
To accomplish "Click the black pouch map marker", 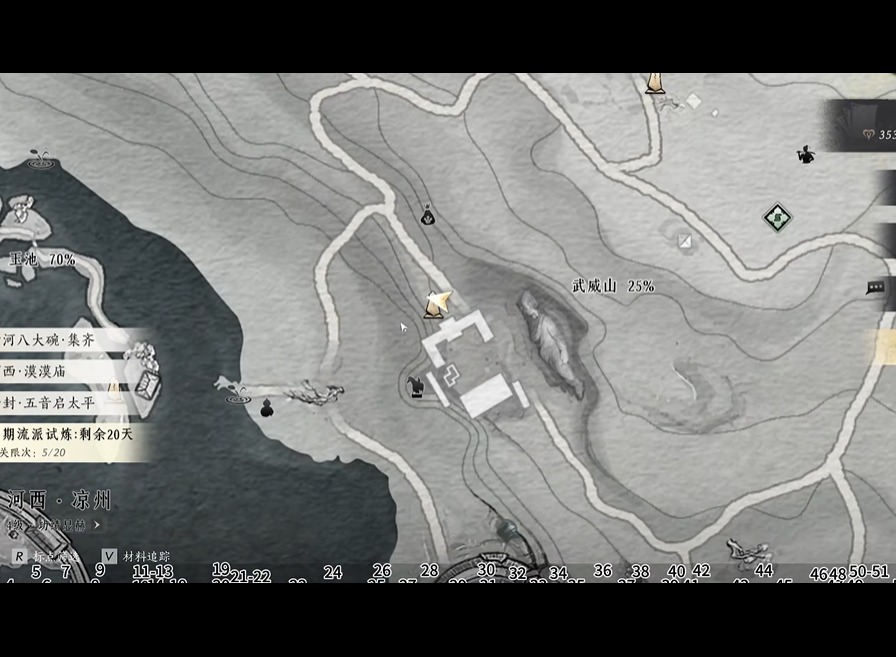I will click(428, 214).
